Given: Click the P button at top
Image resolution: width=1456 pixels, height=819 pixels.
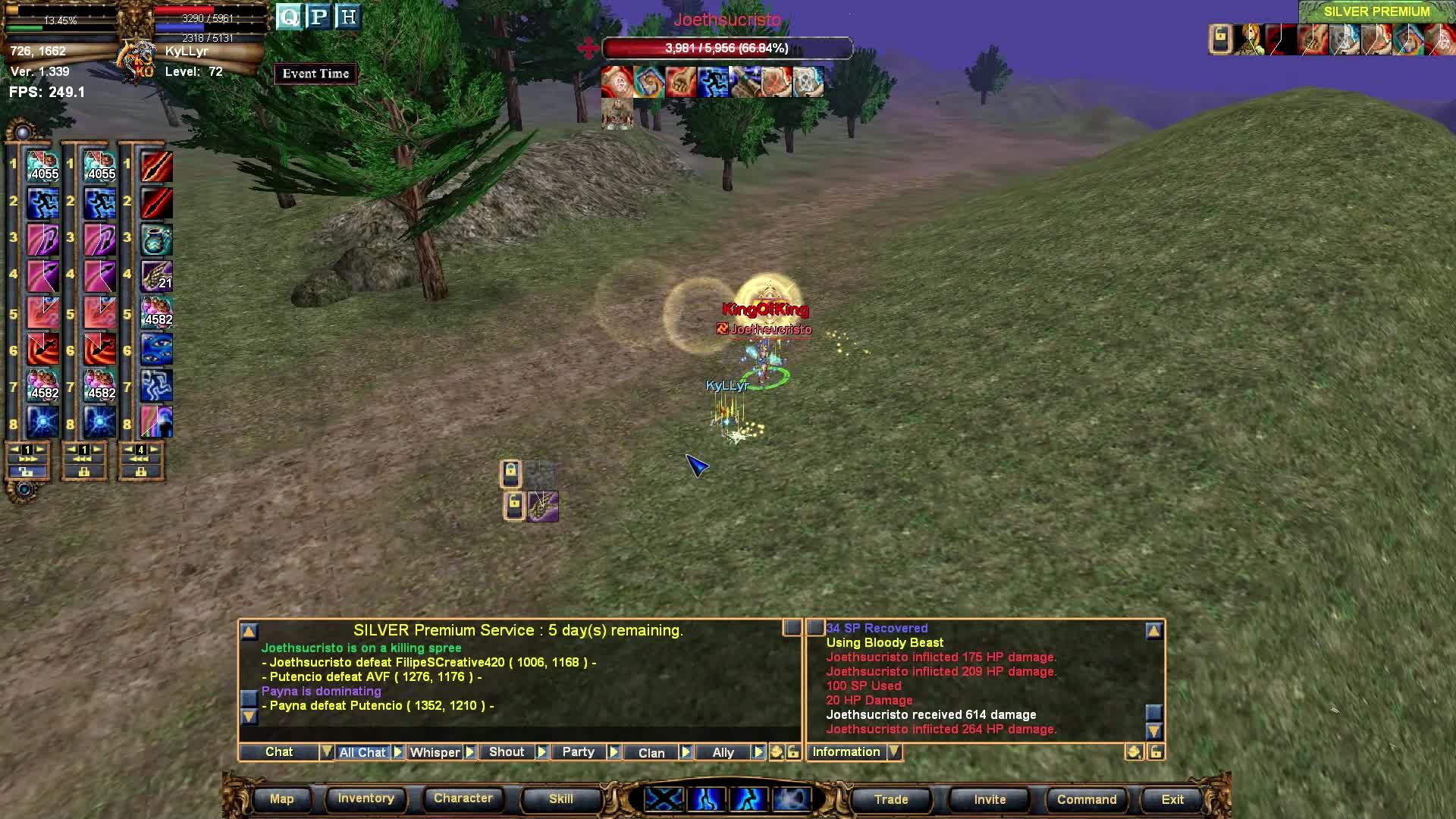Looking at the screenshot, I should pos(318,17).
